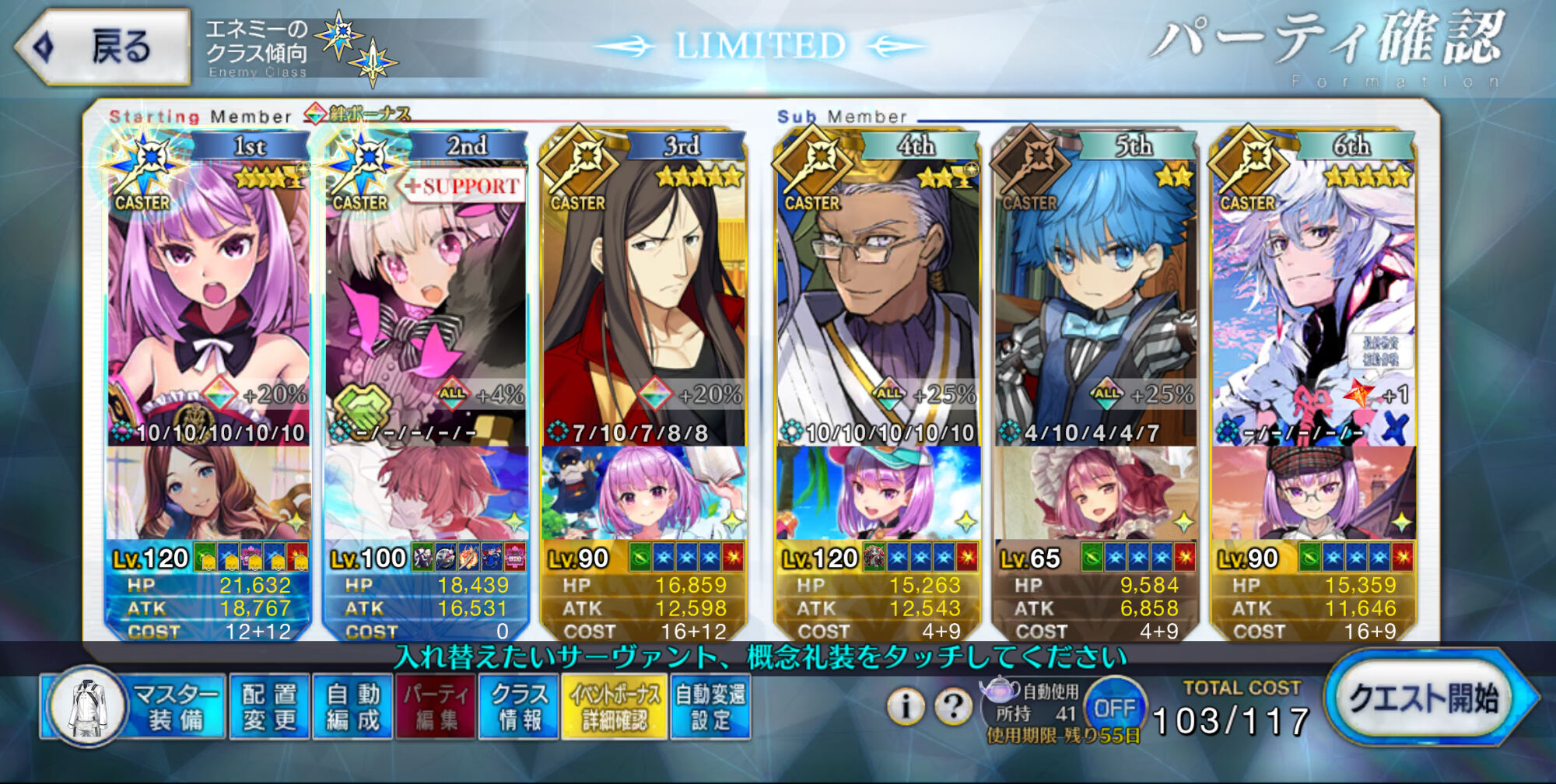This screenshot has height=784, width=1556.
Task: Check イベントボーナス詳細確認 event bonus details
Action: pos(614,706)
